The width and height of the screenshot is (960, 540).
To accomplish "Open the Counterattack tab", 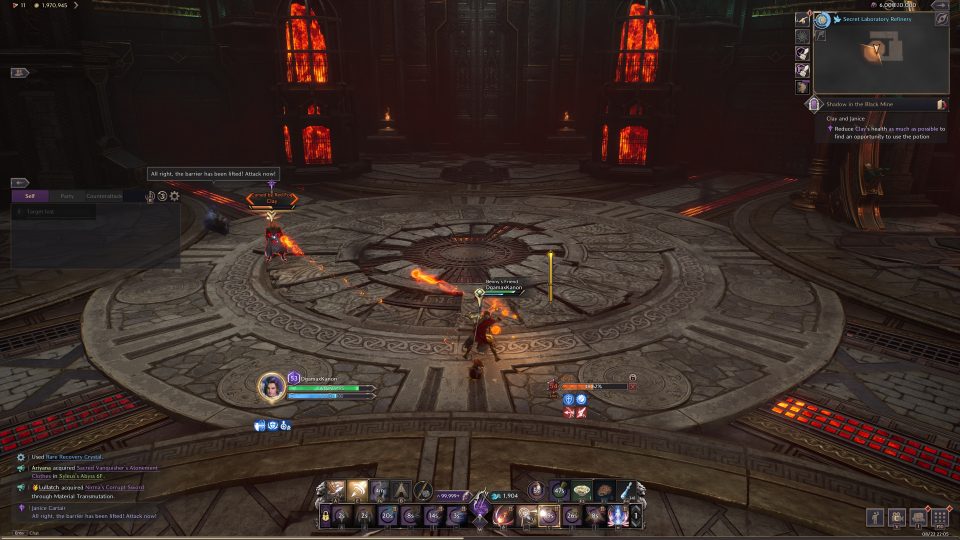I will coord(104,196).
